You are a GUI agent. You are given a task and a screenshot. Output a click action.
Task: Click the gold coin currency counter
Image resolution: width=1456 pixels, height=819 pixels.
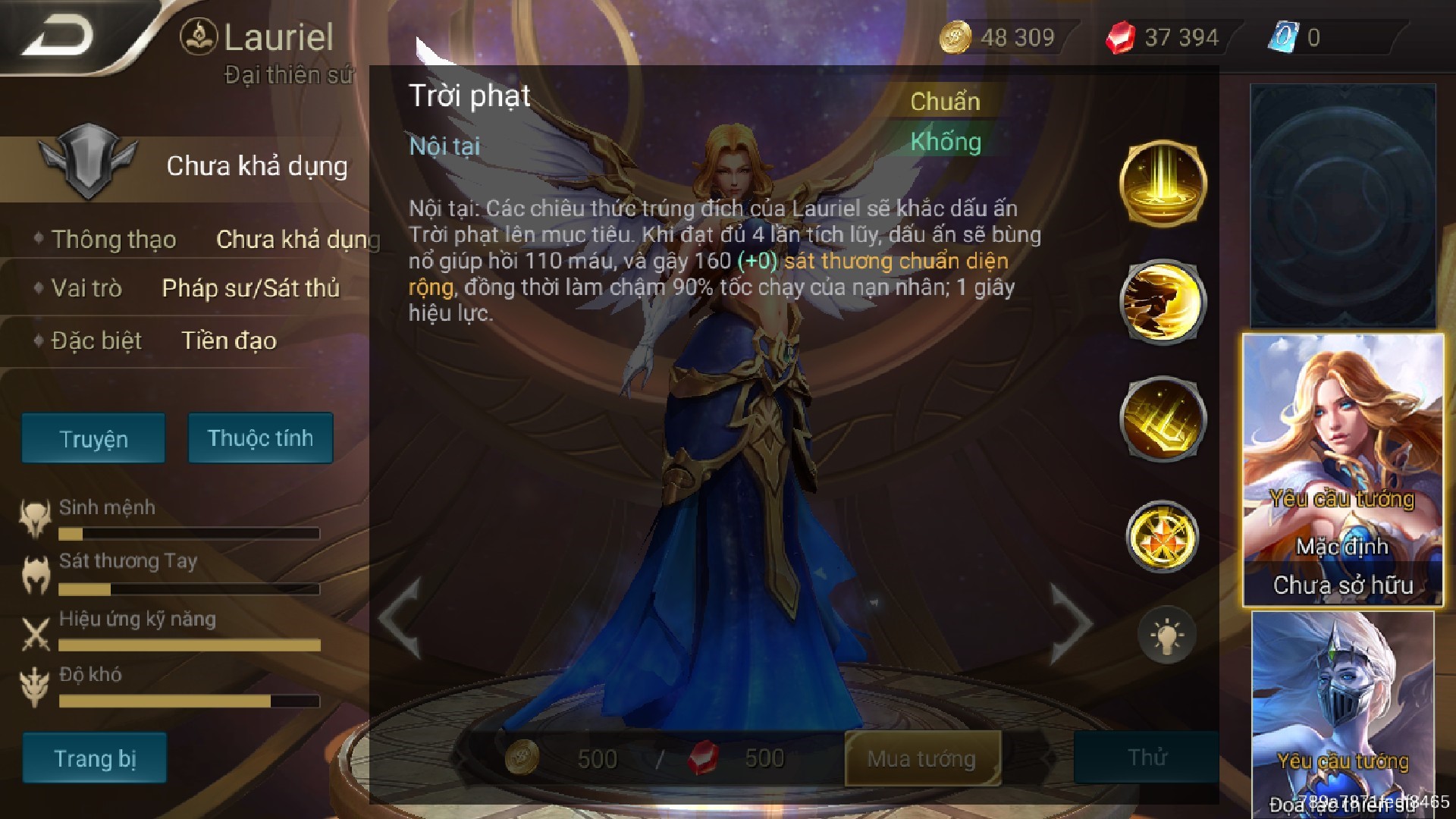(x=999, y=37)
